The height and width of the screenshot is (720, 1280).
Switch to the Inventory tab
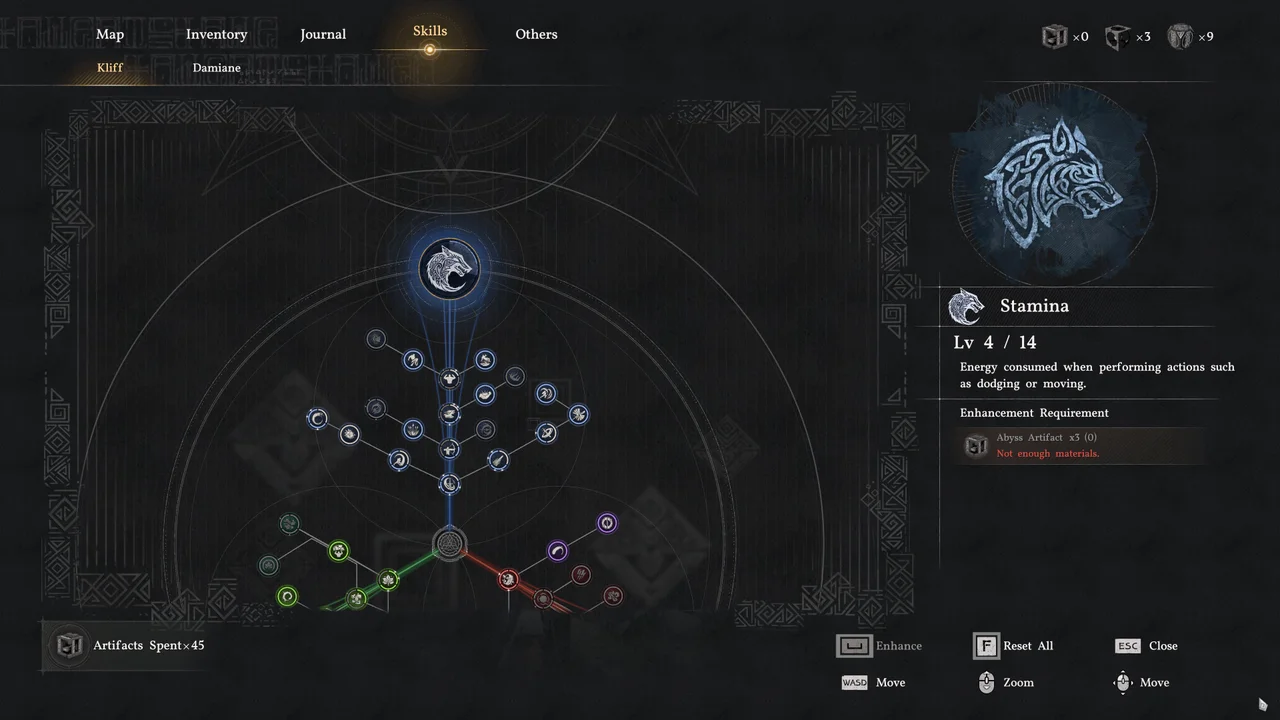pyautogui.click(x=216, y=34)
